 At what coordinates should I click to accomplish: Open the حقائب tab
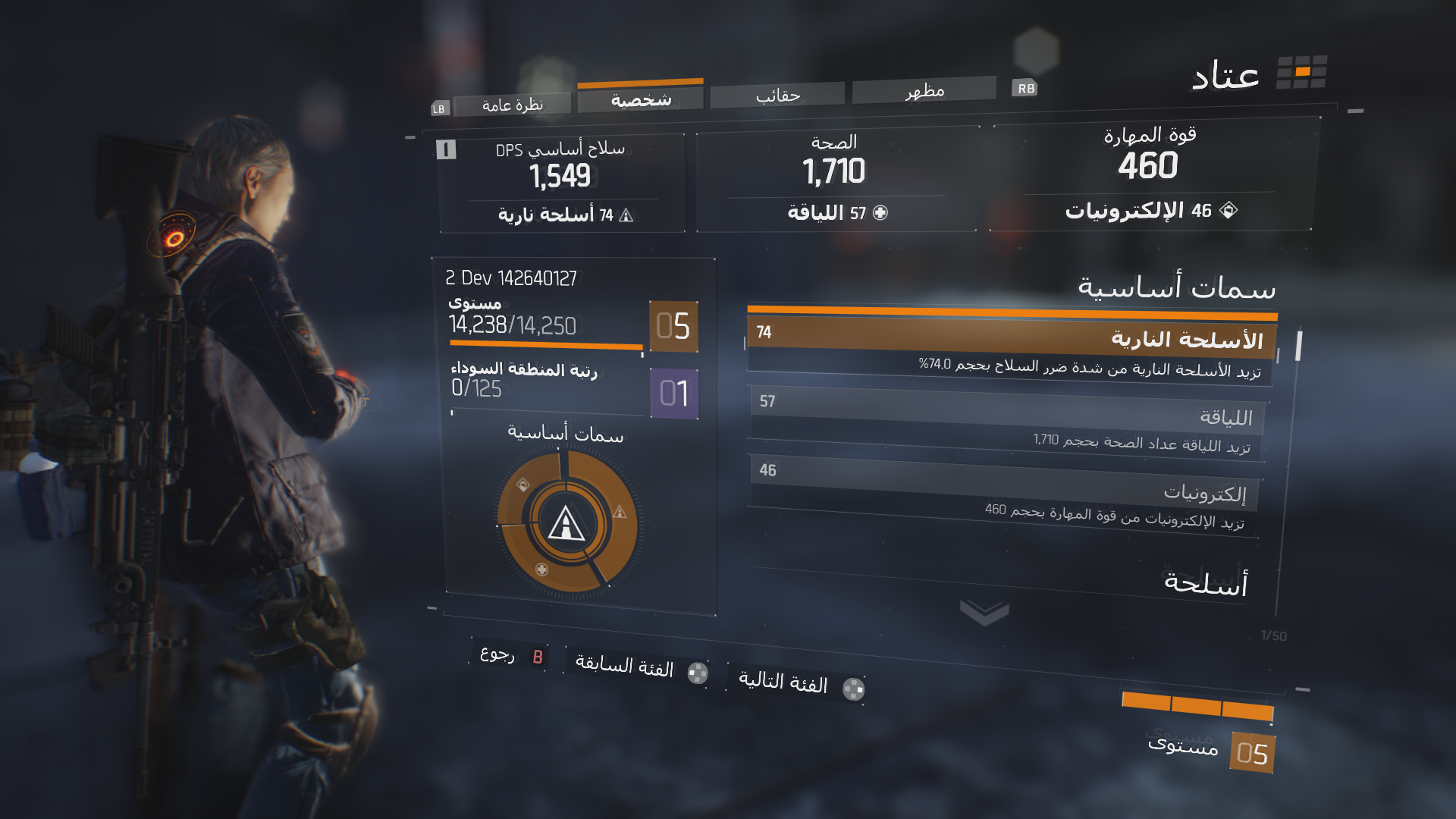pyautogui.click(x=777, y=96)
